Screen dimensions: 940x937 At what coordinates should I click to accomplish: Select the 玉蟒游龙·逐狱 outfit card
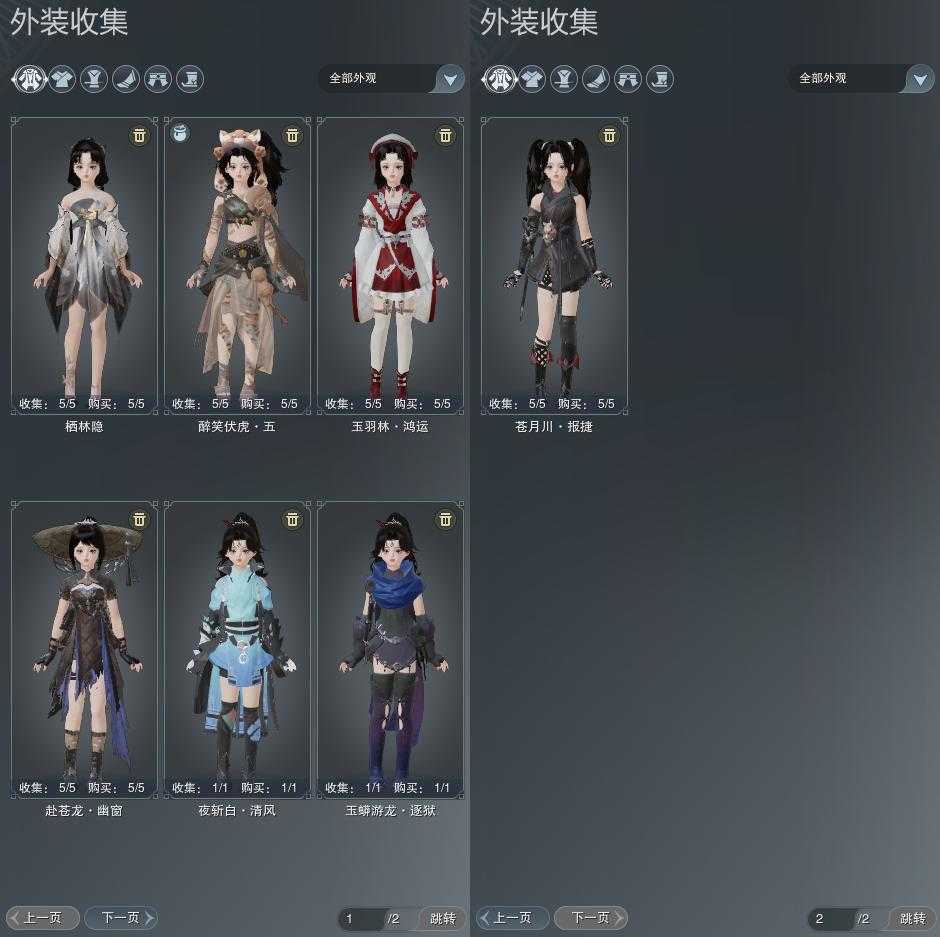pos(390,650)
